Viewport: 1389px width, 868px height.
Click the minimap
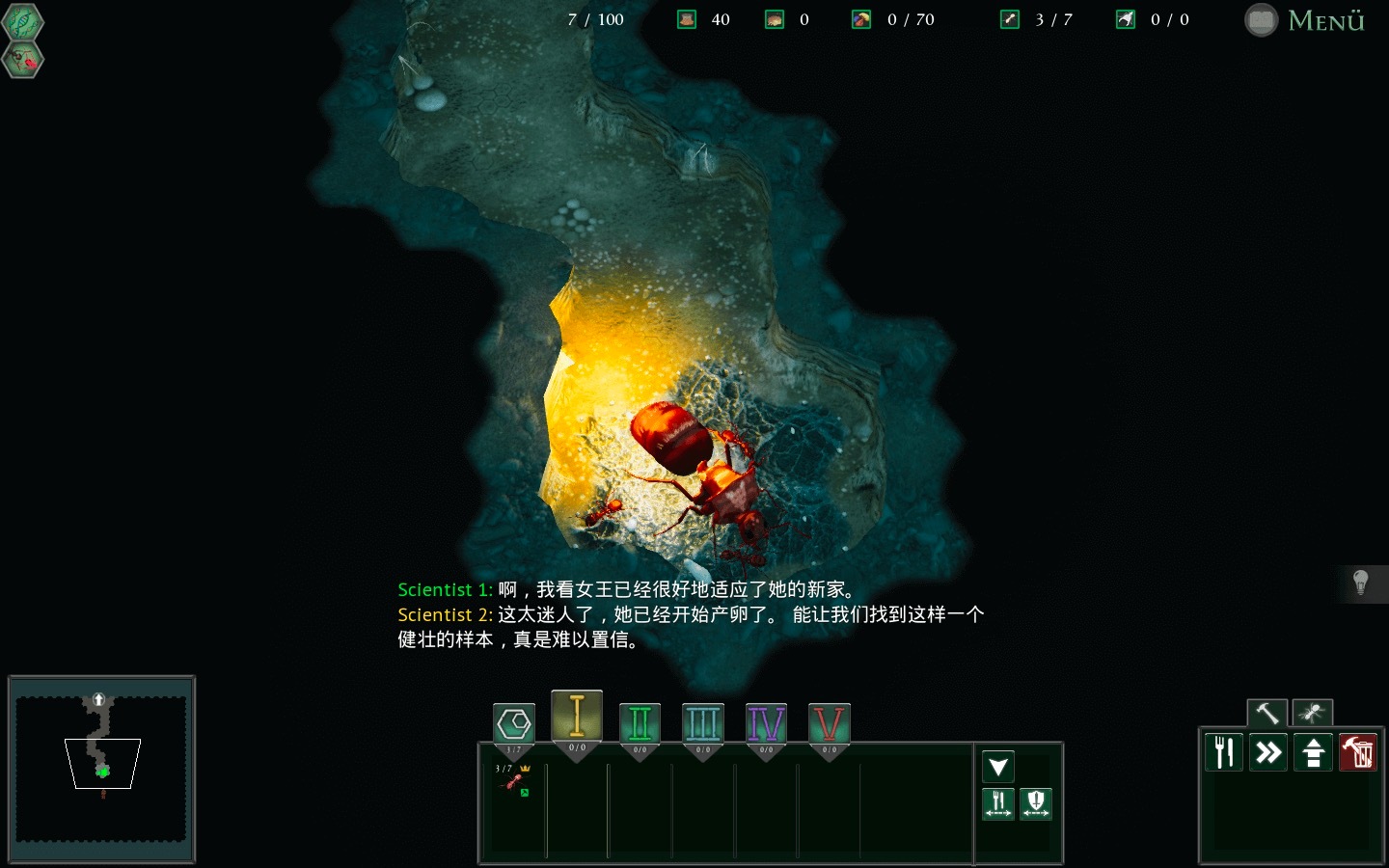(101, 769)
